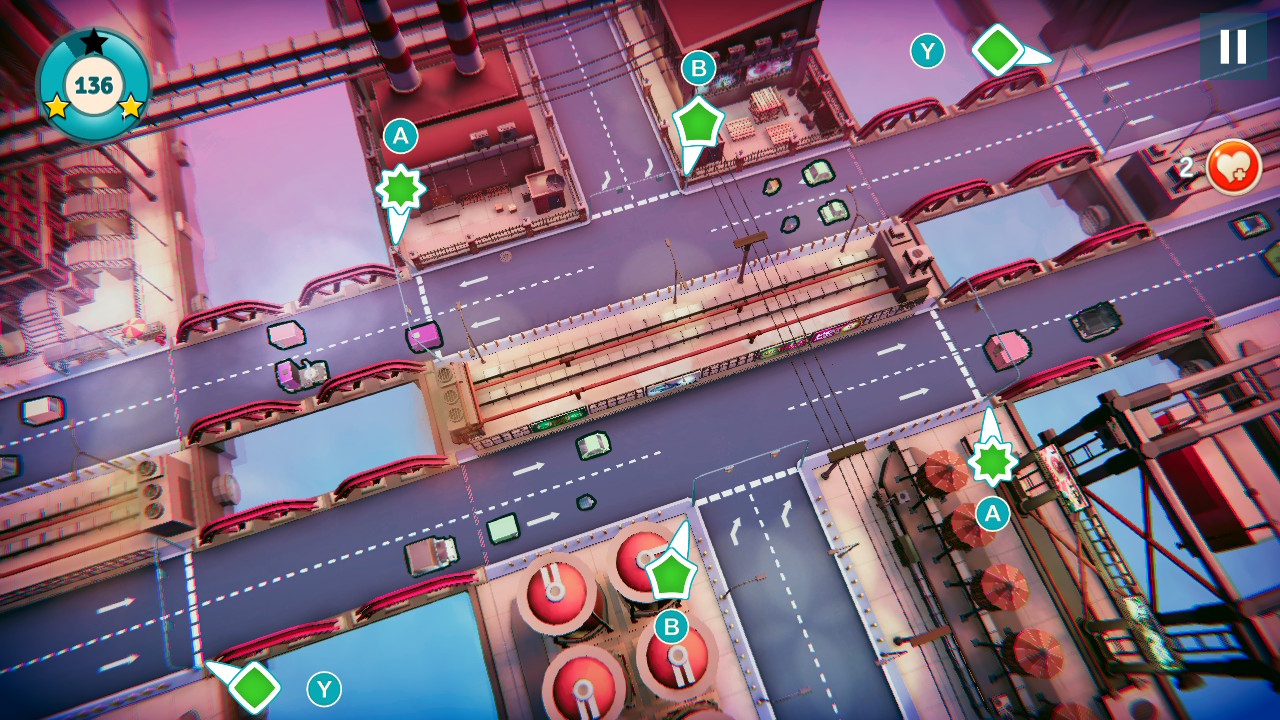Select the green pentagon marker at the top

point(699,125)
